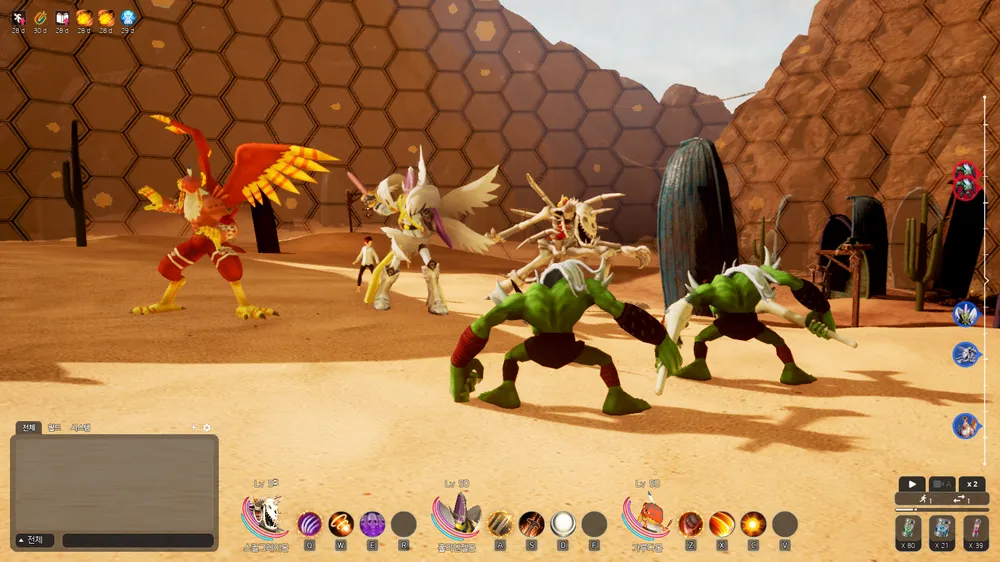The height and width of the screenshot is (562, 1000).
Task: Use the pink recovery item x39
Action: (976, 529)
